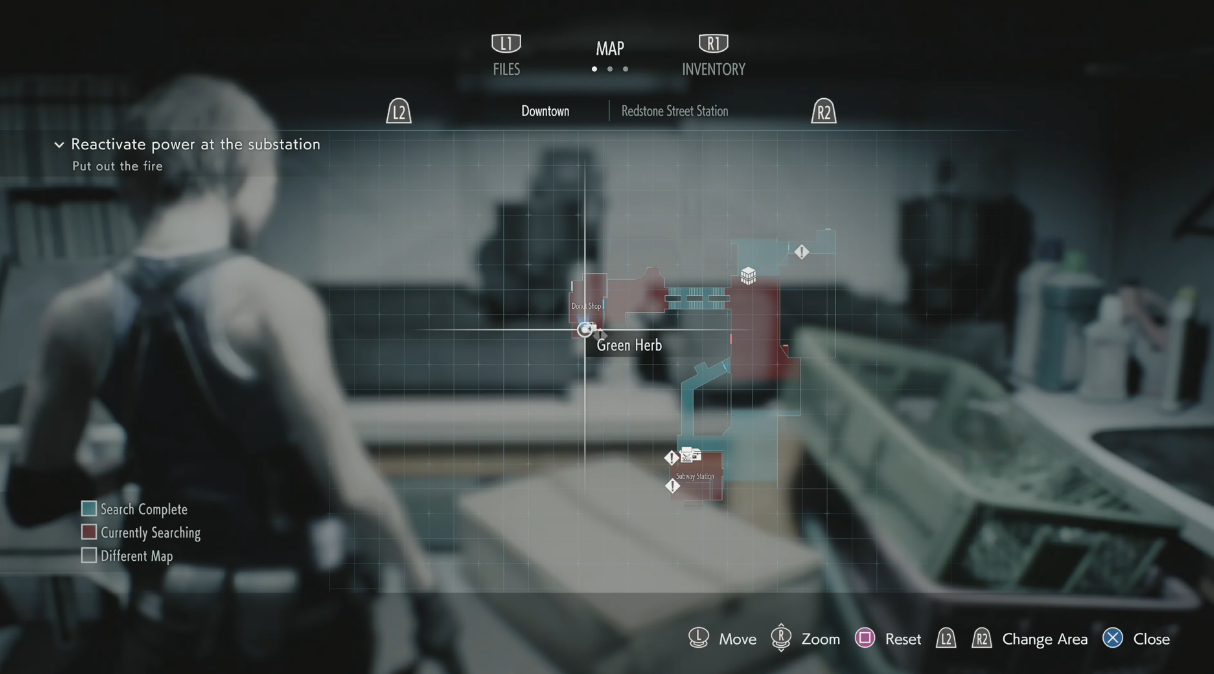Open the Inventory tab

[x=713, y=57]
